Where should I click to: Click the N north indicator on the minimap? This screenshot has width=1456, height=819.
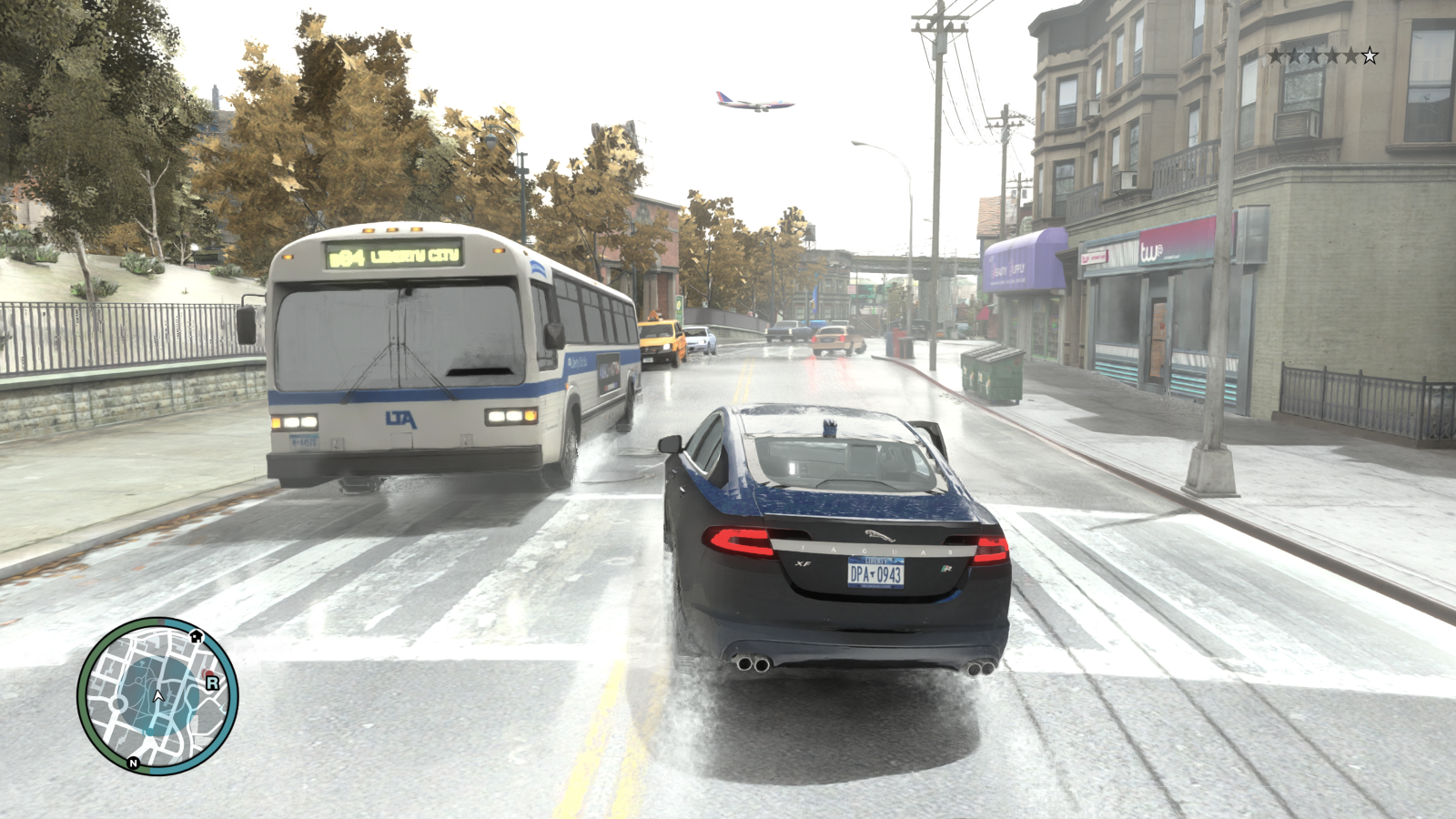click(x=134, y=763)
